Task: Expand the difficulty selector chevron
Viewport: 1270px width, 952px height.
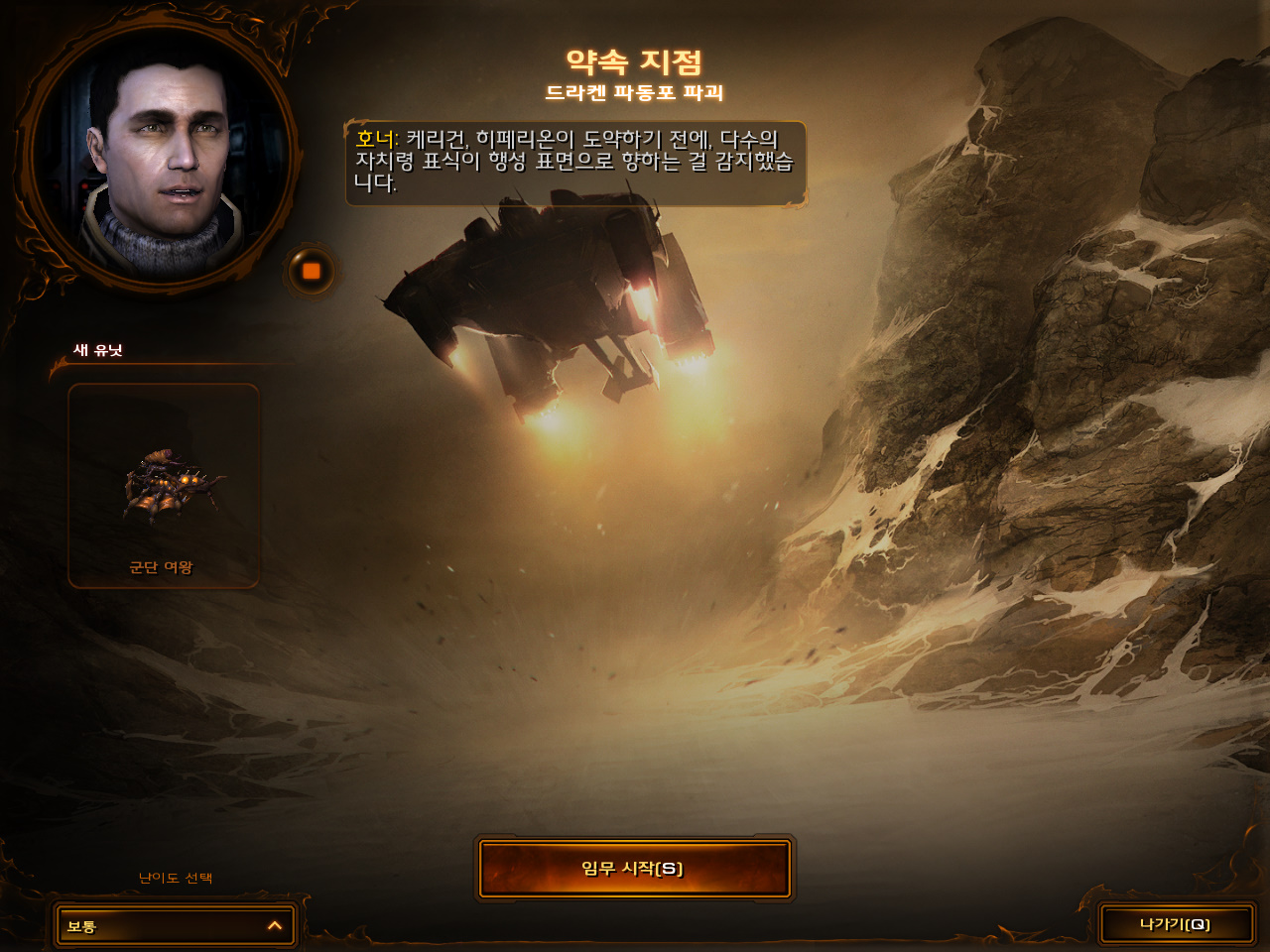Action: [275, 925]
